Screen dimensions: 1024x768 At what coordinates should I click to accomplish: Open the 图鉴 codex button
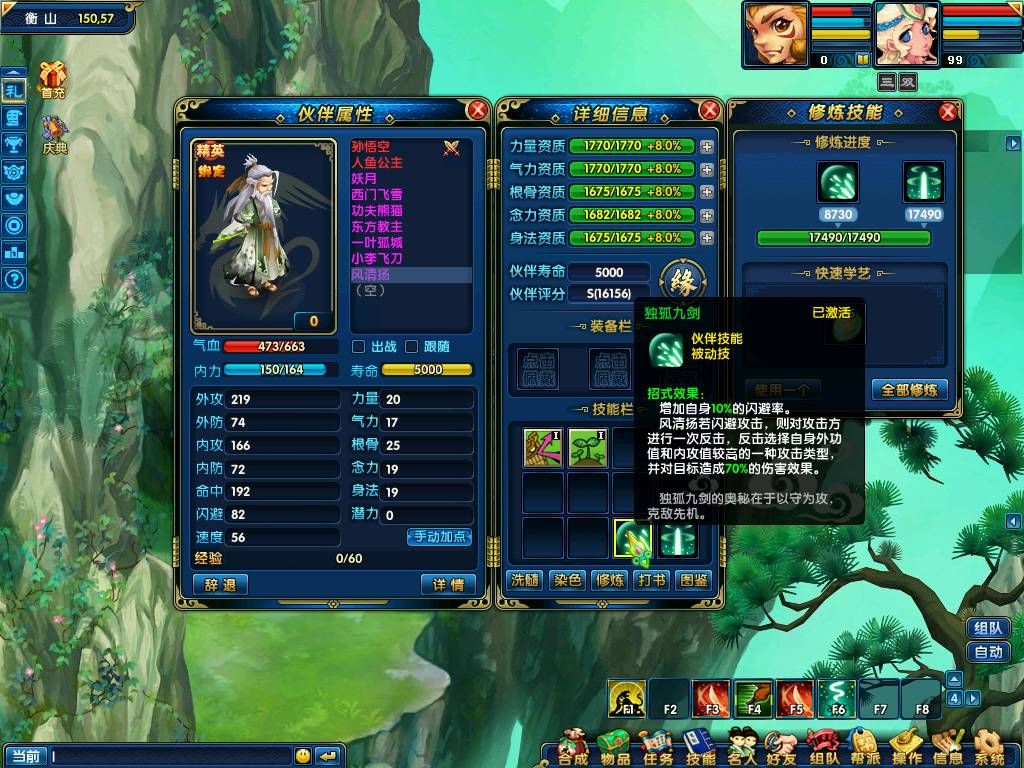coord(694,580)
